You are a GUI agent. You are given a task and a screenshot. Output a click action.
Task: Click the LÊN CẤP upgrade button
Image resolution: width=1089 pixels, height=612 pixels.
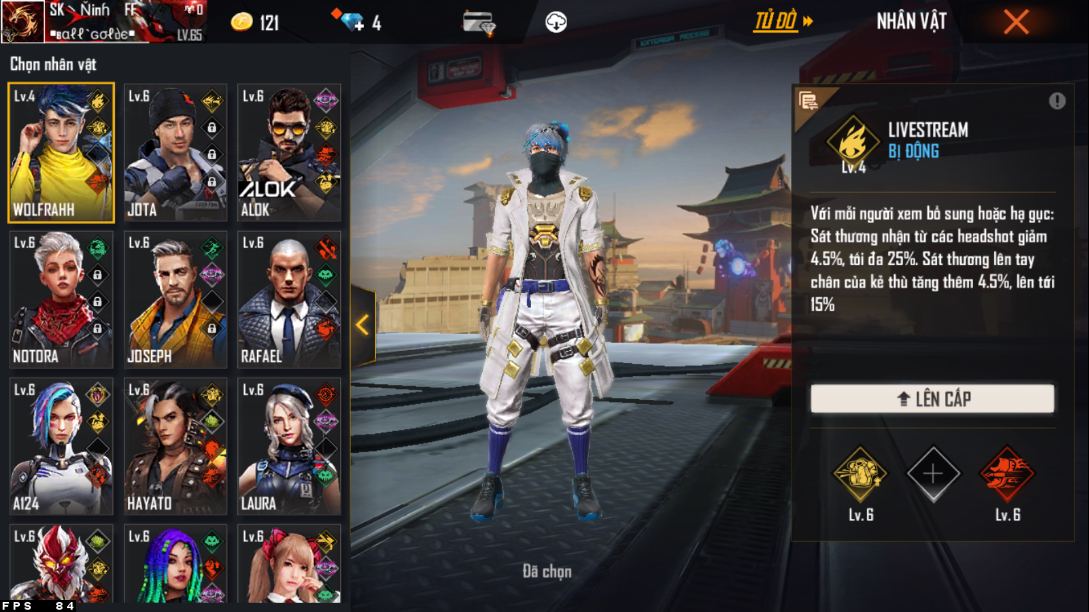tap(932, 399)
